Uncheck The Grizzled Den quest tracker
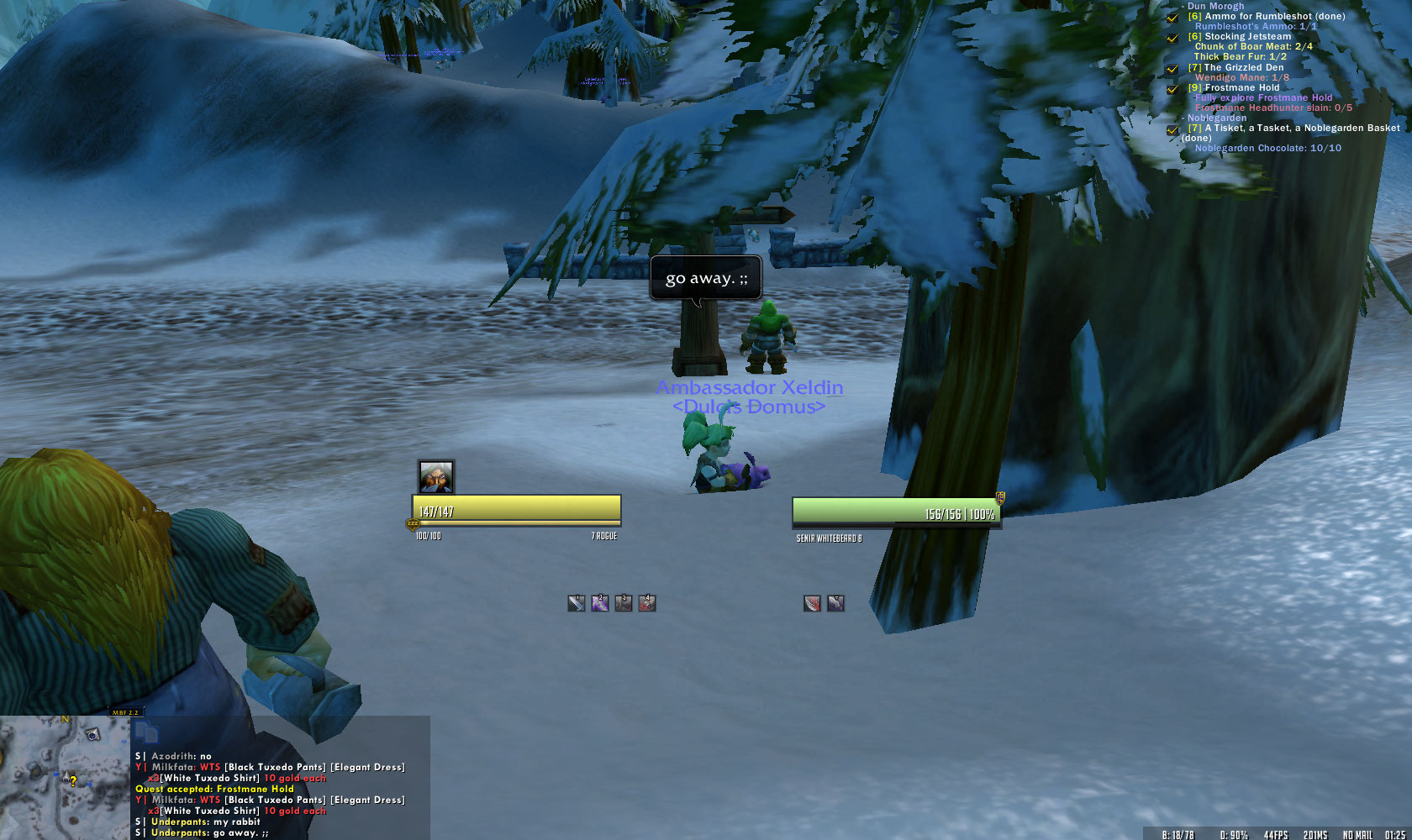 1172,69
